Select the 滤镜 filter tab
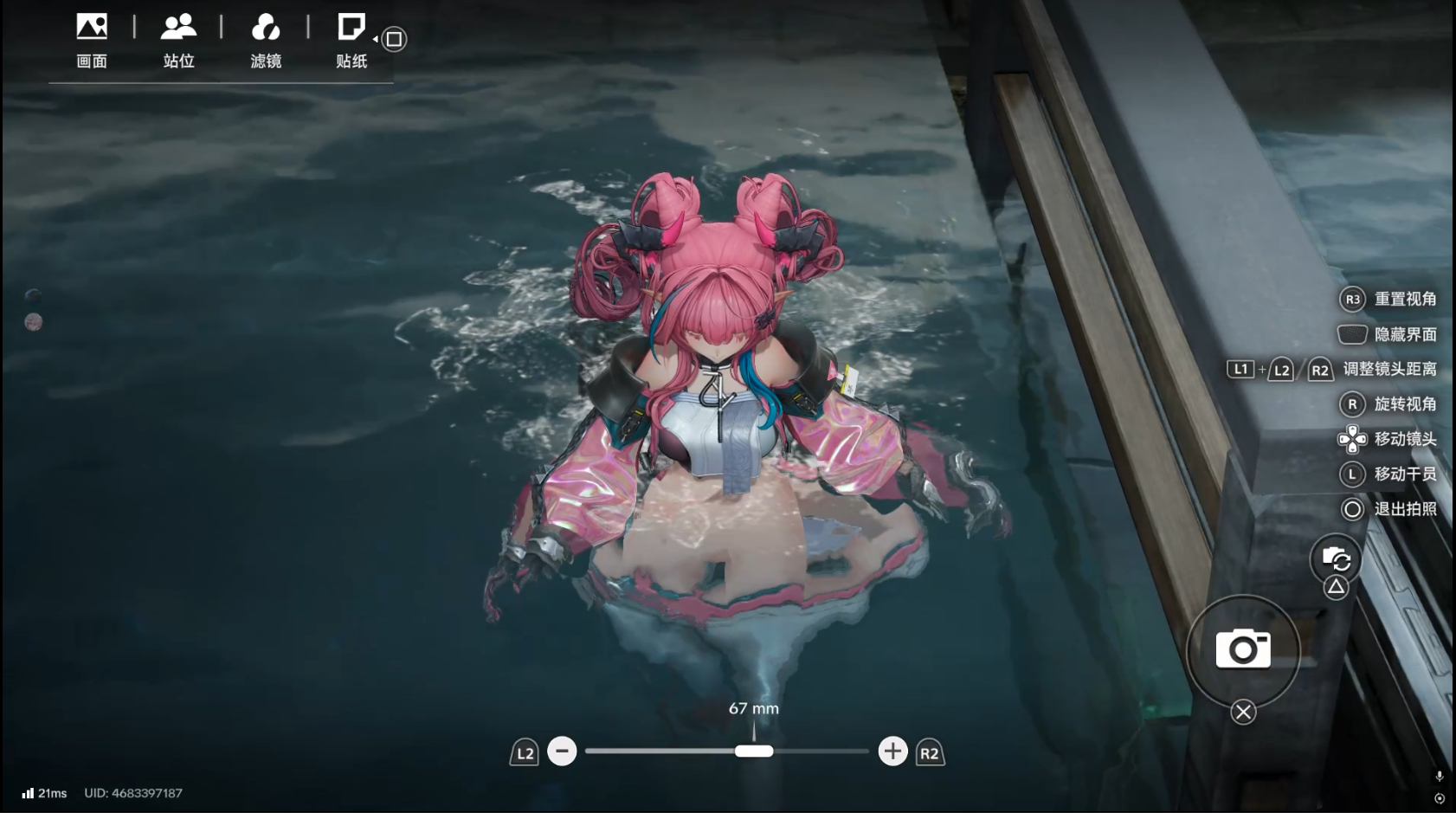Screen dimensions: 1456x813 [265, 41]
